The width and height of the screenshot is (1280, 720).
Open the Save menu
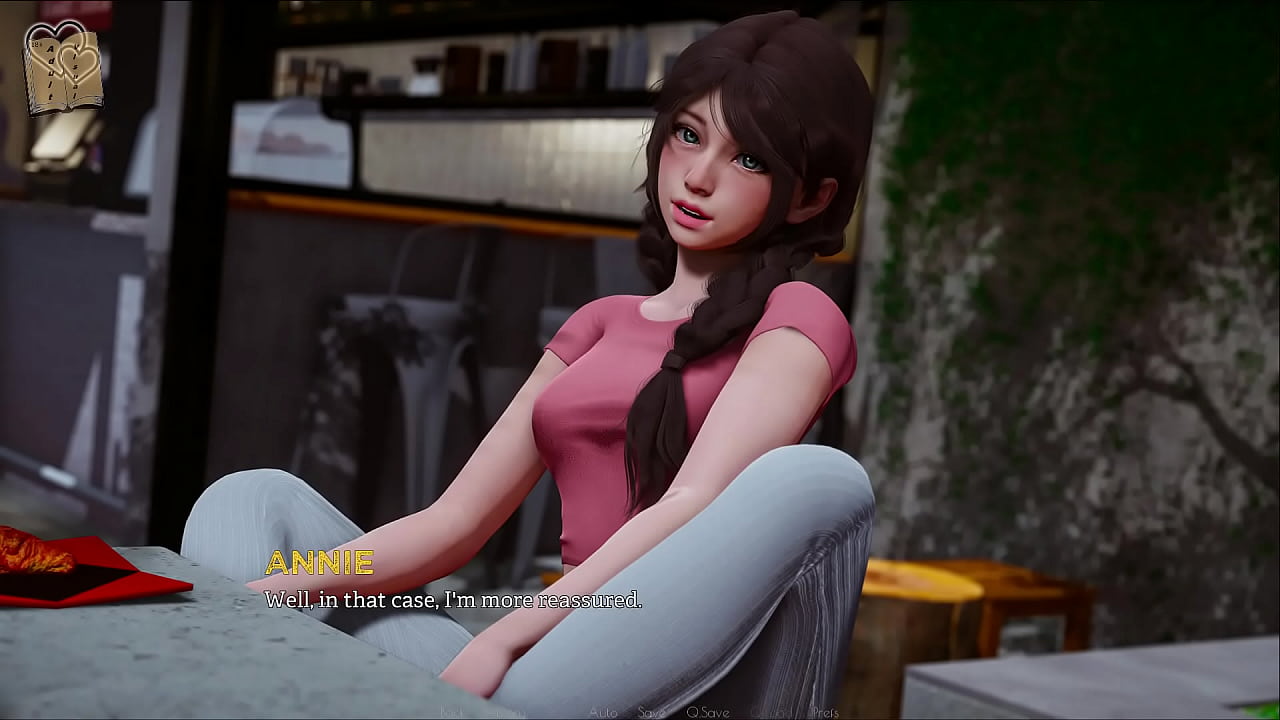coord(651,712)
